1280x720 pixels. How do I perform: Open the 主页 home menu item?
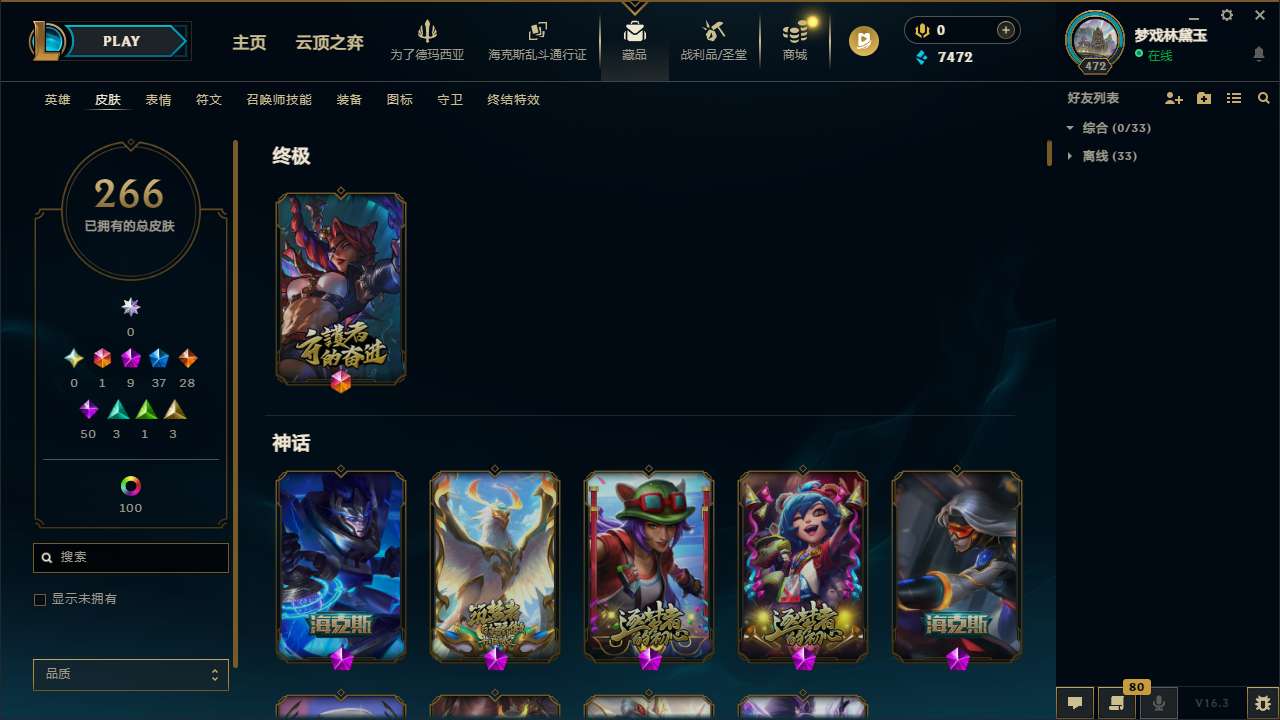pyautogui.click(x=249, y=43)
